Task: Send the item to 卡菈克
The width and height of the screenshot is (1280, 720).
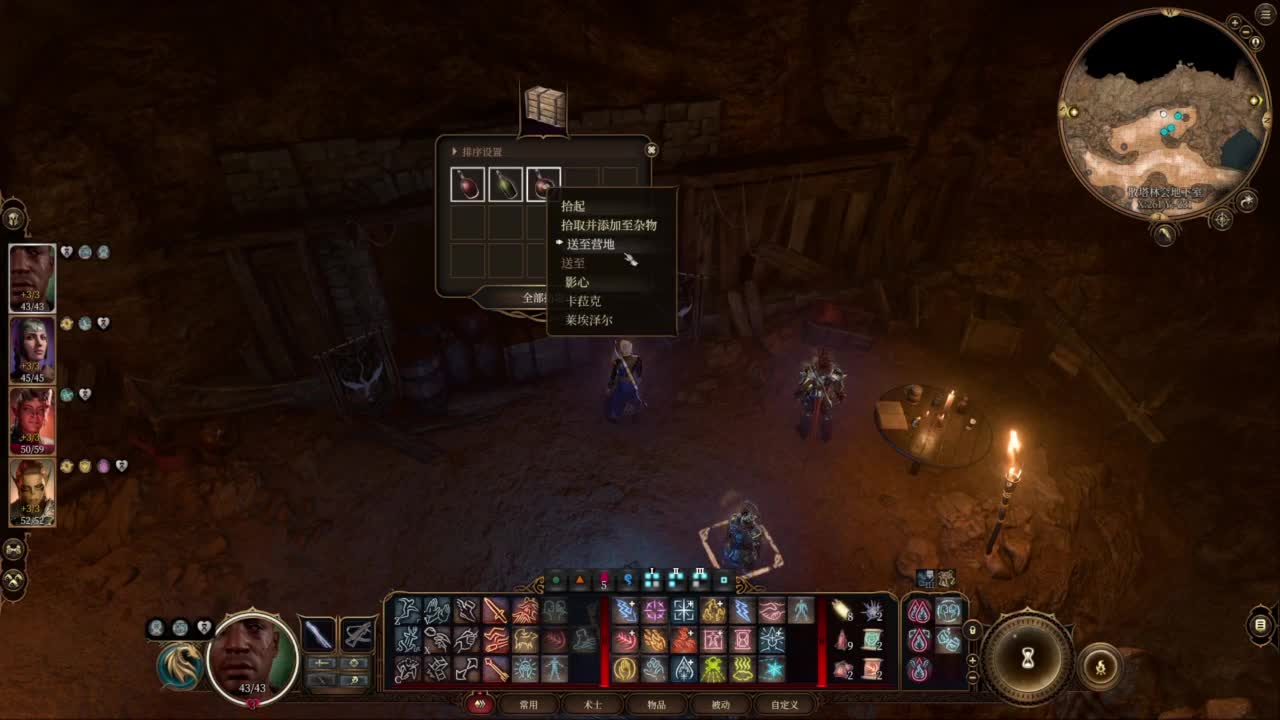Action: [583, 301]
